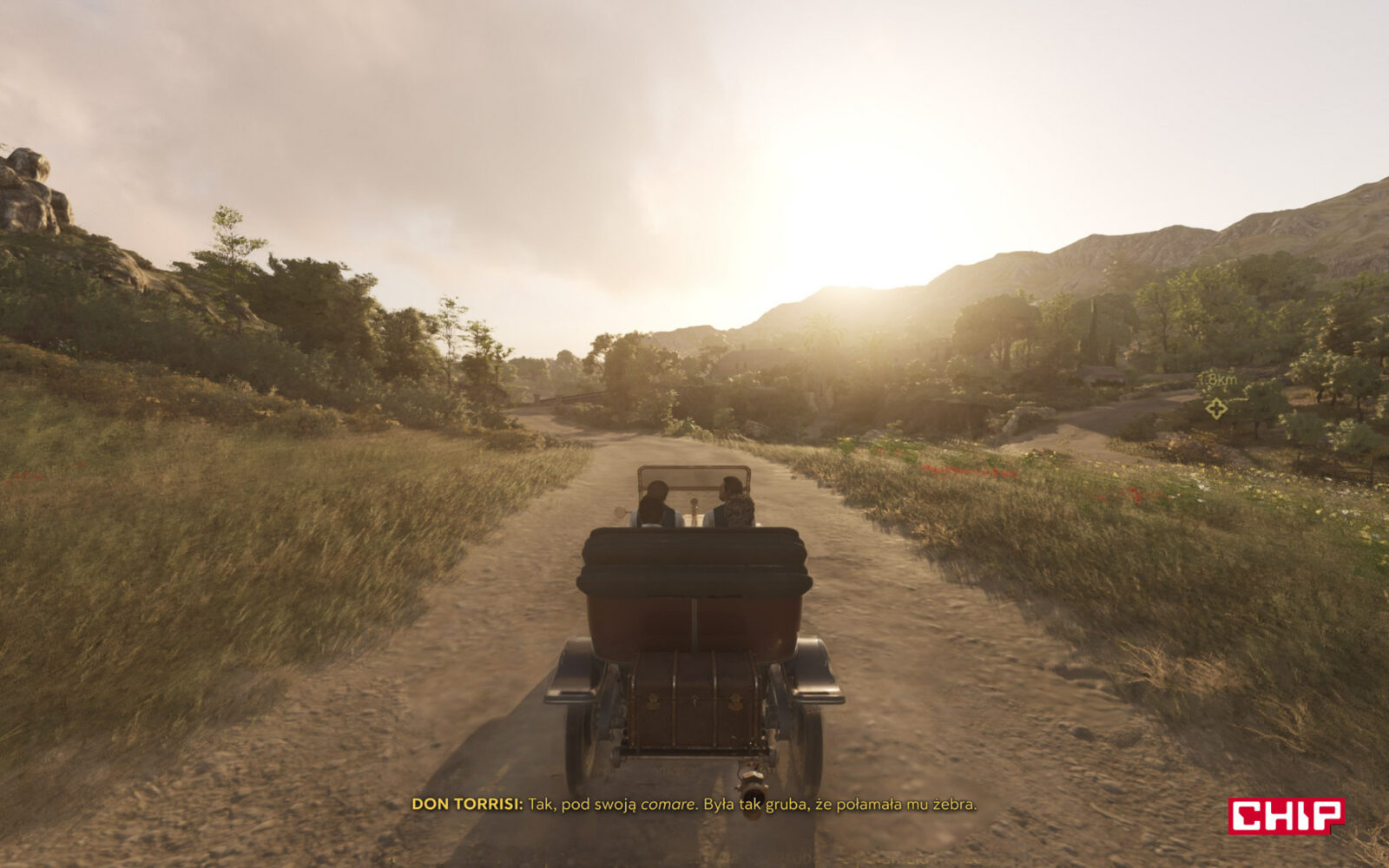
Task: Click the CHIP logo watermark
Action: click(x=1286, y=816)
